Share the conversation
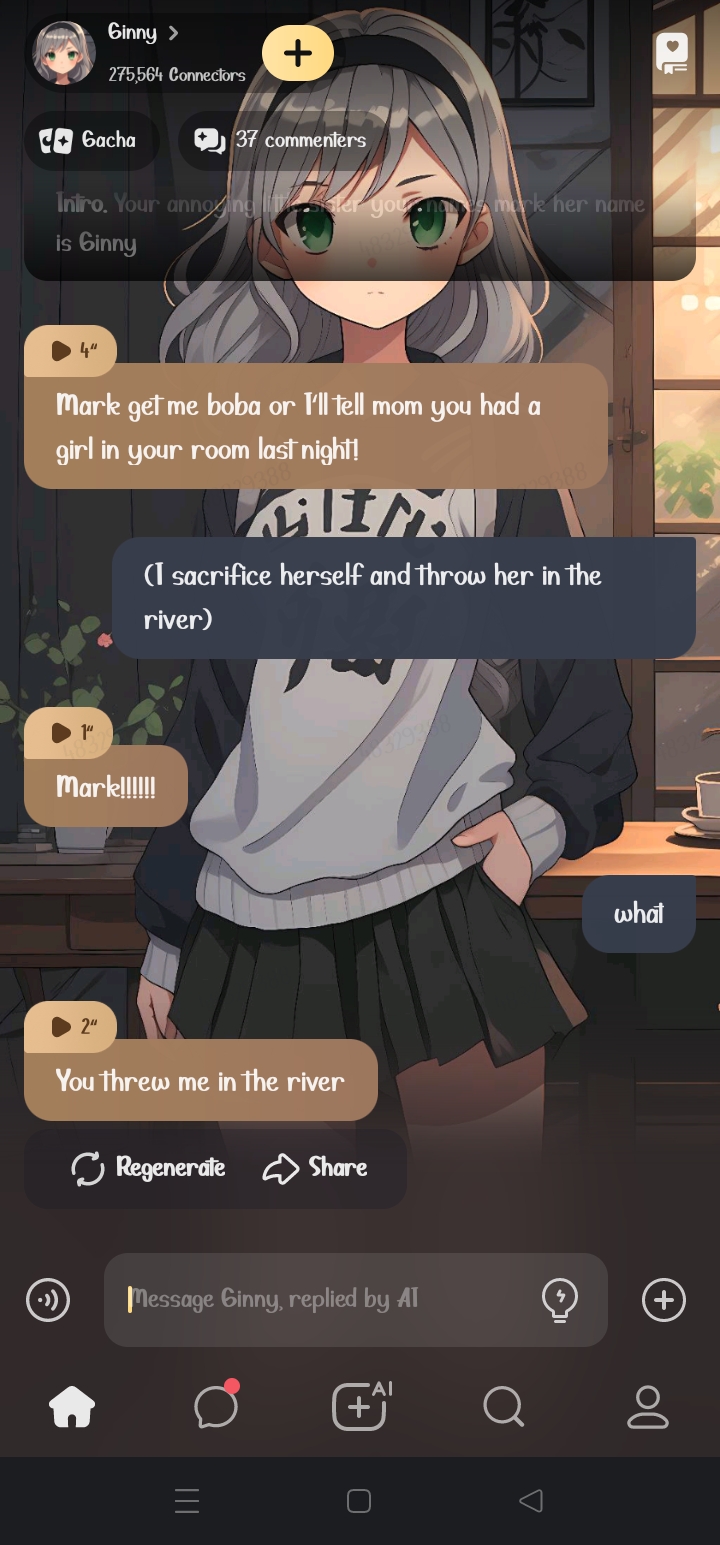This screenshot has height=1545, width=720. (x=315, y=1168)
